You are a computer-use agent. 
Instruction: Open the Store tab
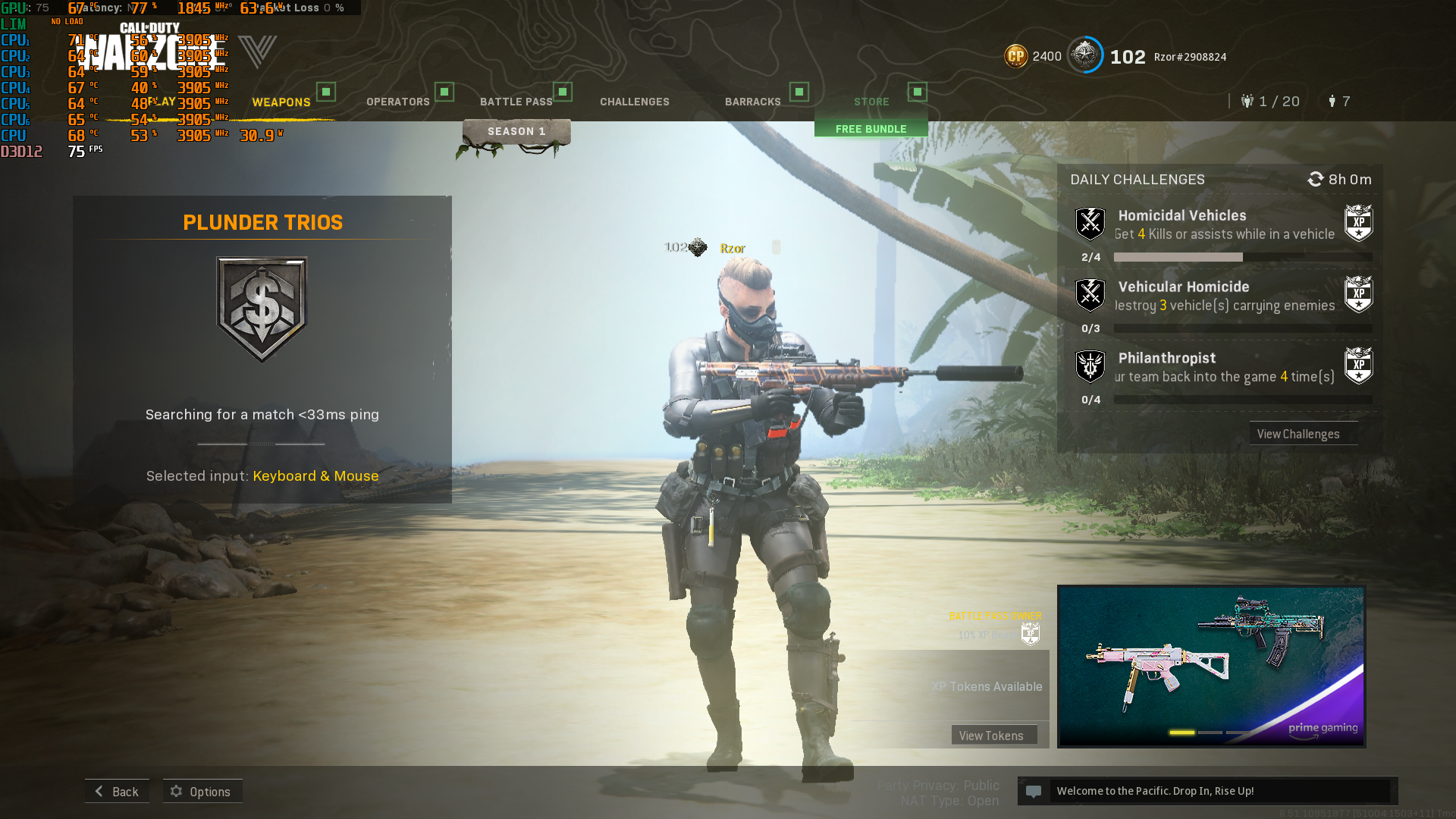point(871,102)
